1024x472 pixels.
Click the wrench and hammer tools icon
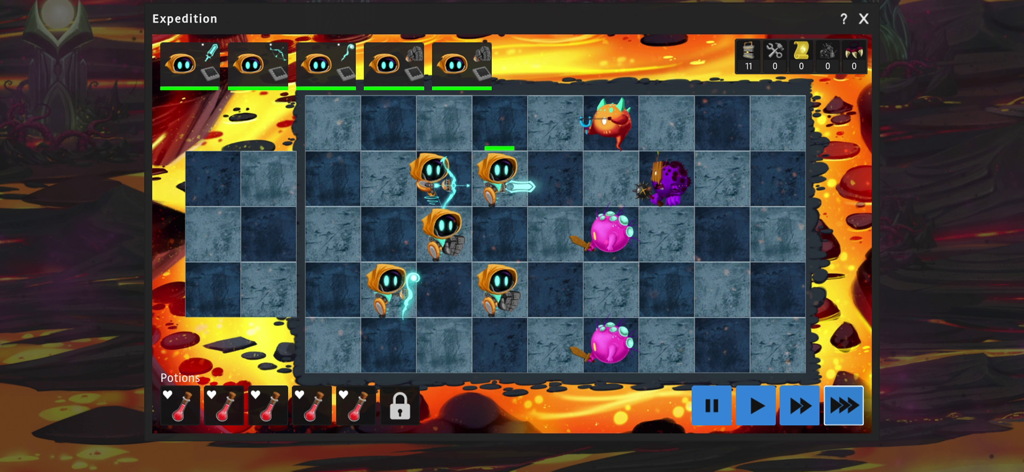(774, 51)
